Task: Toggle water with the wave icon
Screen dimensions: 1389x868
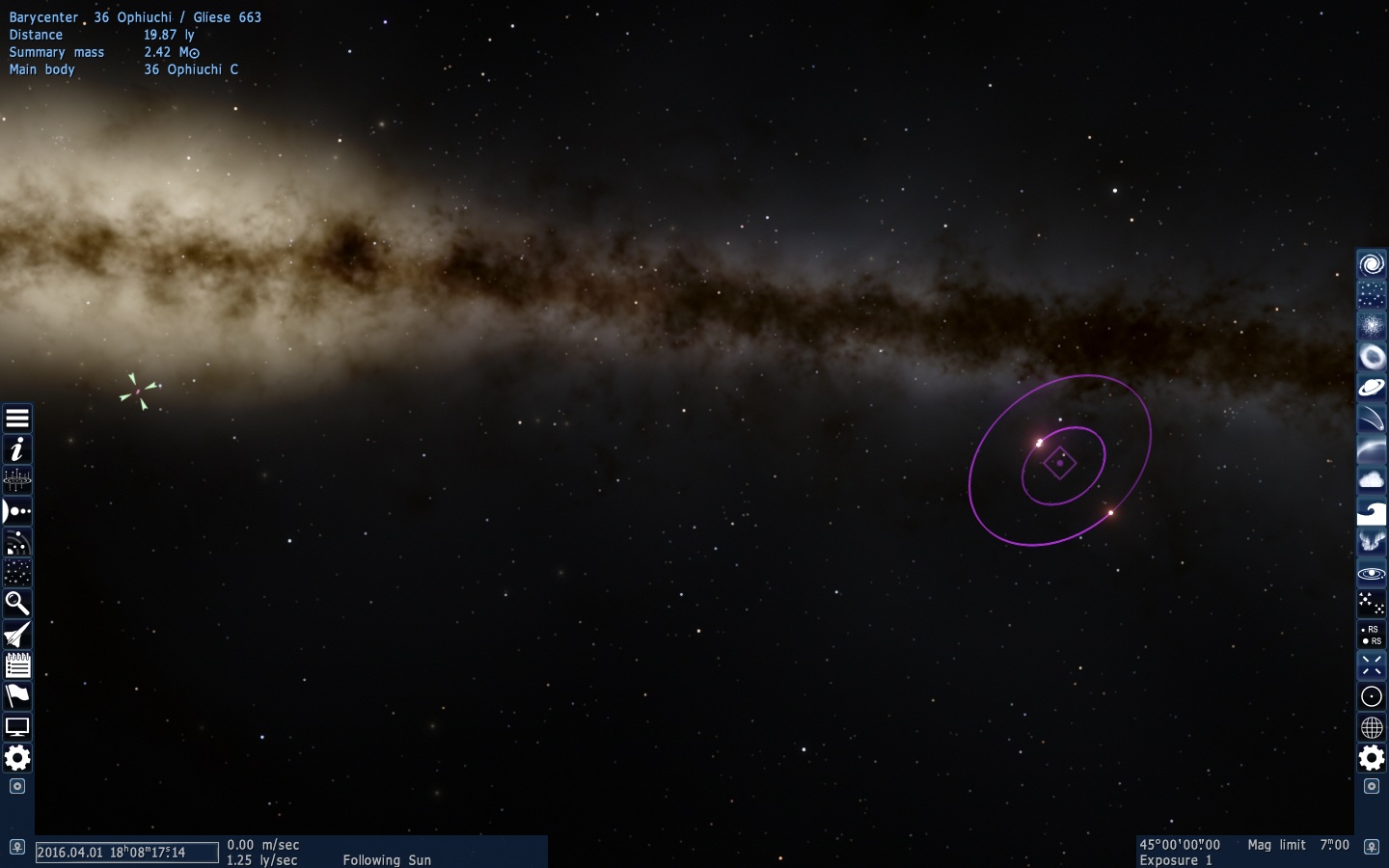Action: tap(1372, 511)
